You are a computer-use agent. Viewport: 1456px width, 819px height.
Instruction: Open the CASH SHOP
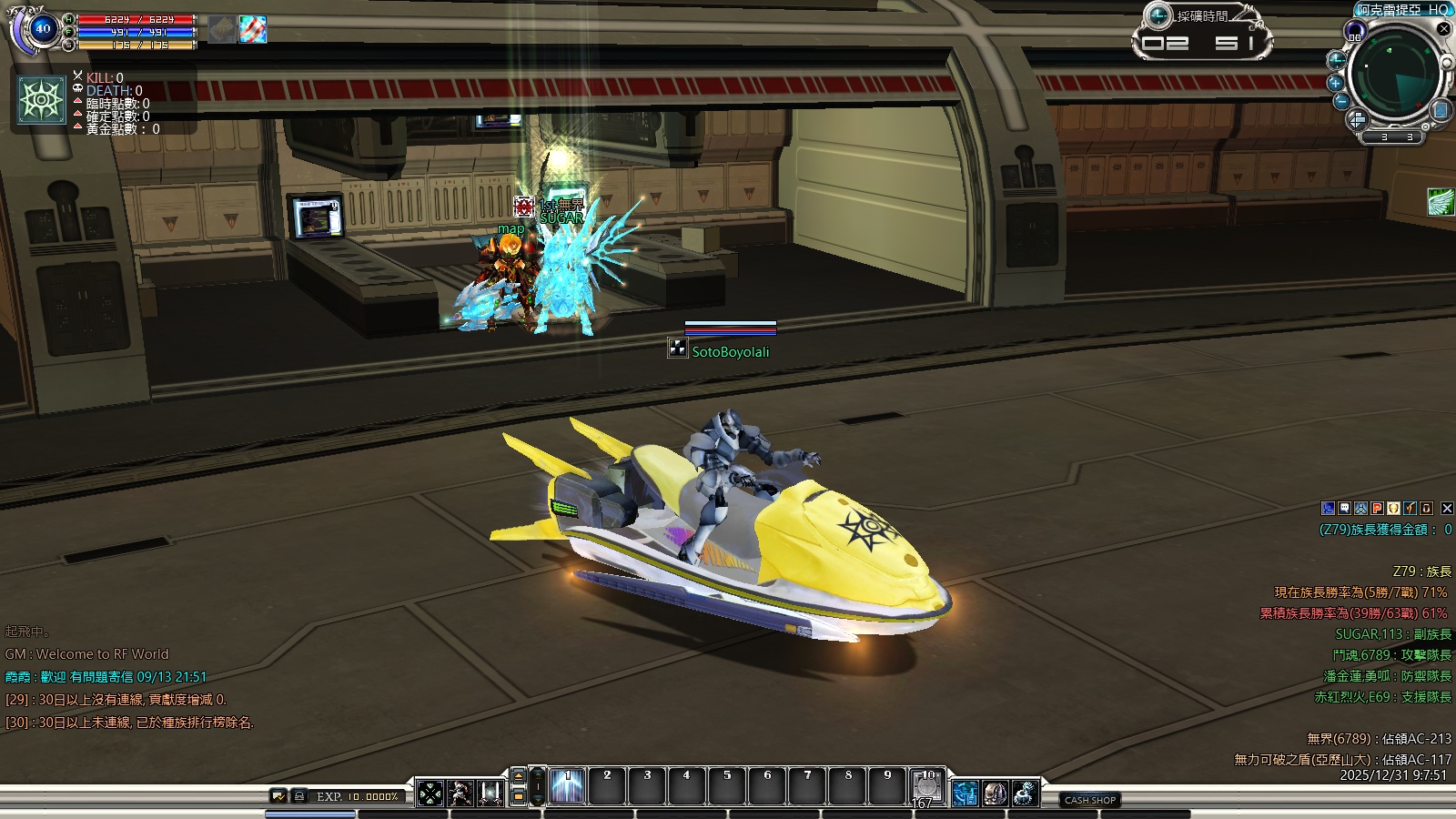[x=1090, y=800]
